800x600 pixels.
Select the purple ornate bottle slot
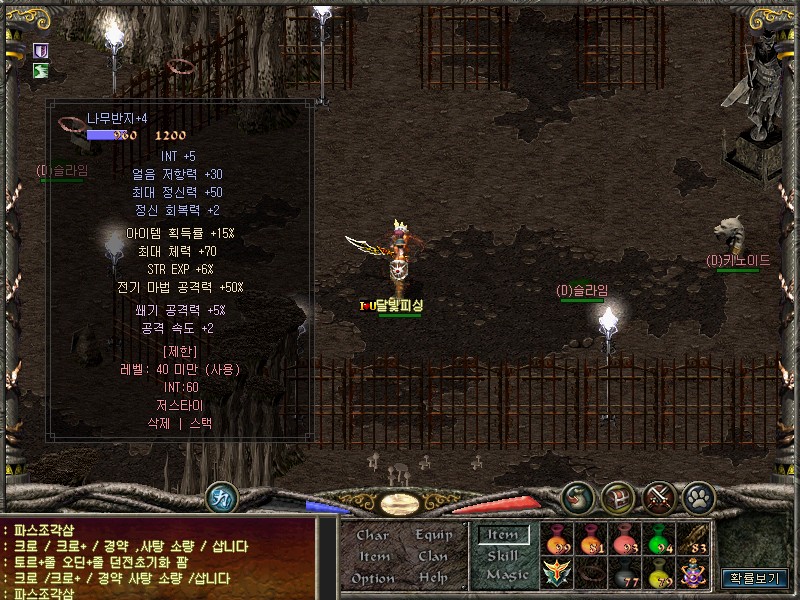click(x=691, y=573)
